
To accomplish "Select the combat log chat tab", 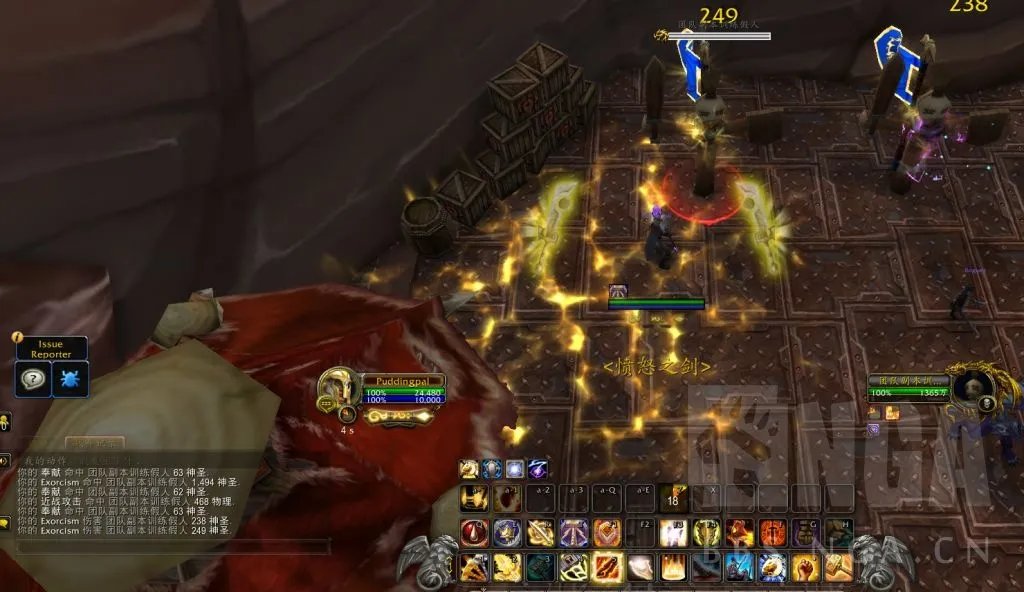I will click(x=95, y=443).
